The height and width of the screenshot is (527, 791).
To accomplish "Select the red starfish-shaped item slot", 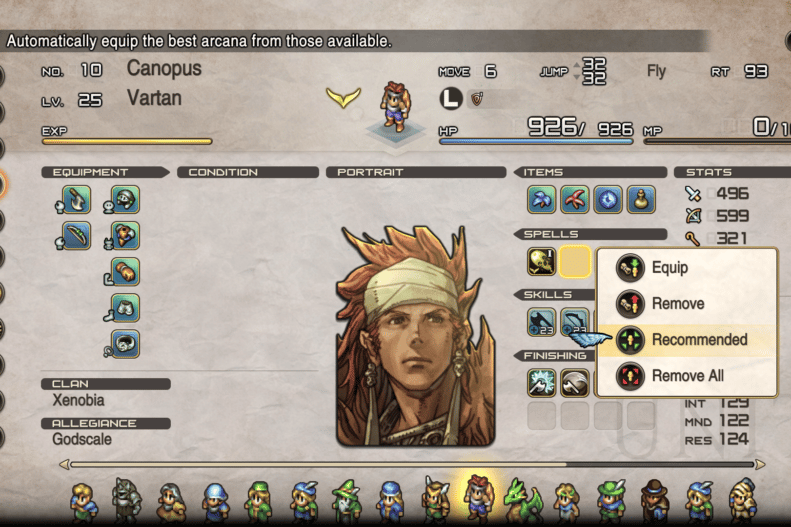I will click(575, 200).
